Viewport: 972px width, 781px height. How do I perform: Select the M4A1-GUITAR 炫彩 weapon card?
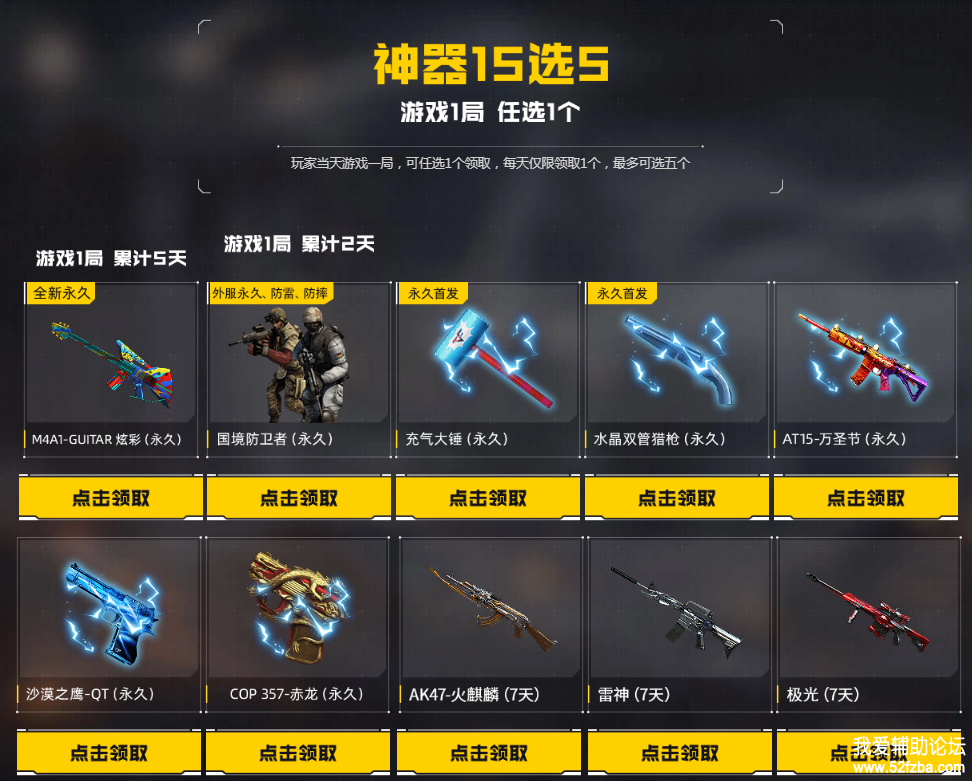[111, 367]
